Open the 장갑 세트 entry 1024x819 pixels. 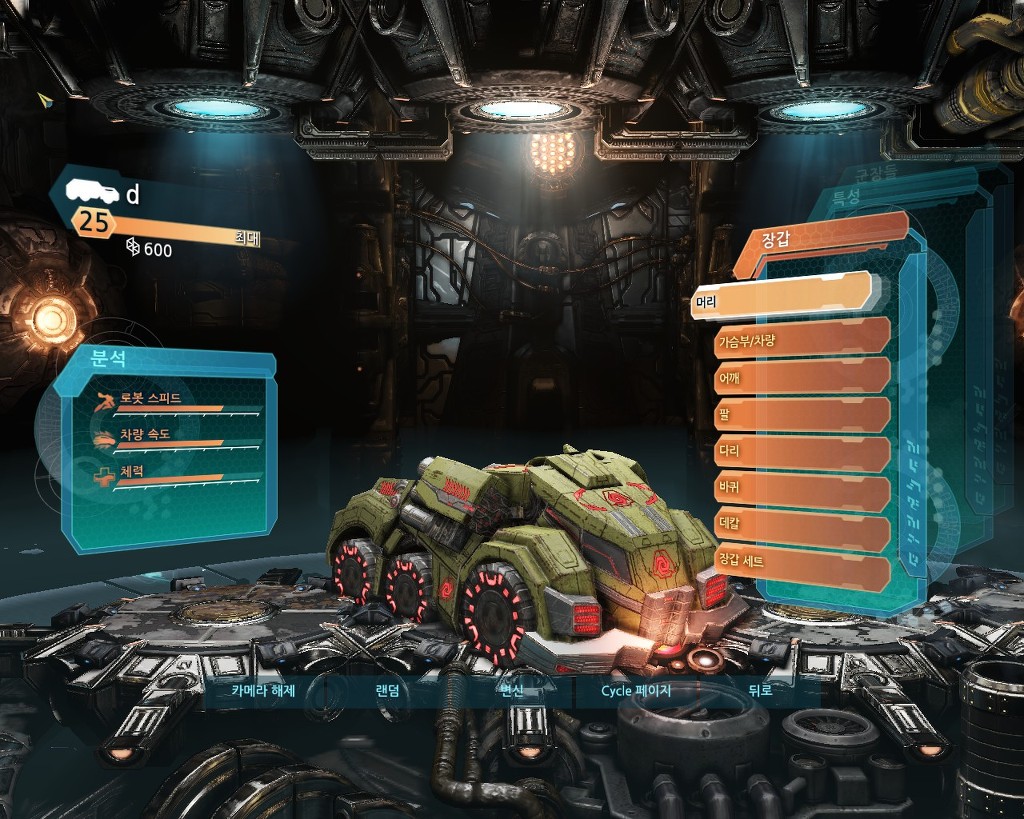click(802, 570)
